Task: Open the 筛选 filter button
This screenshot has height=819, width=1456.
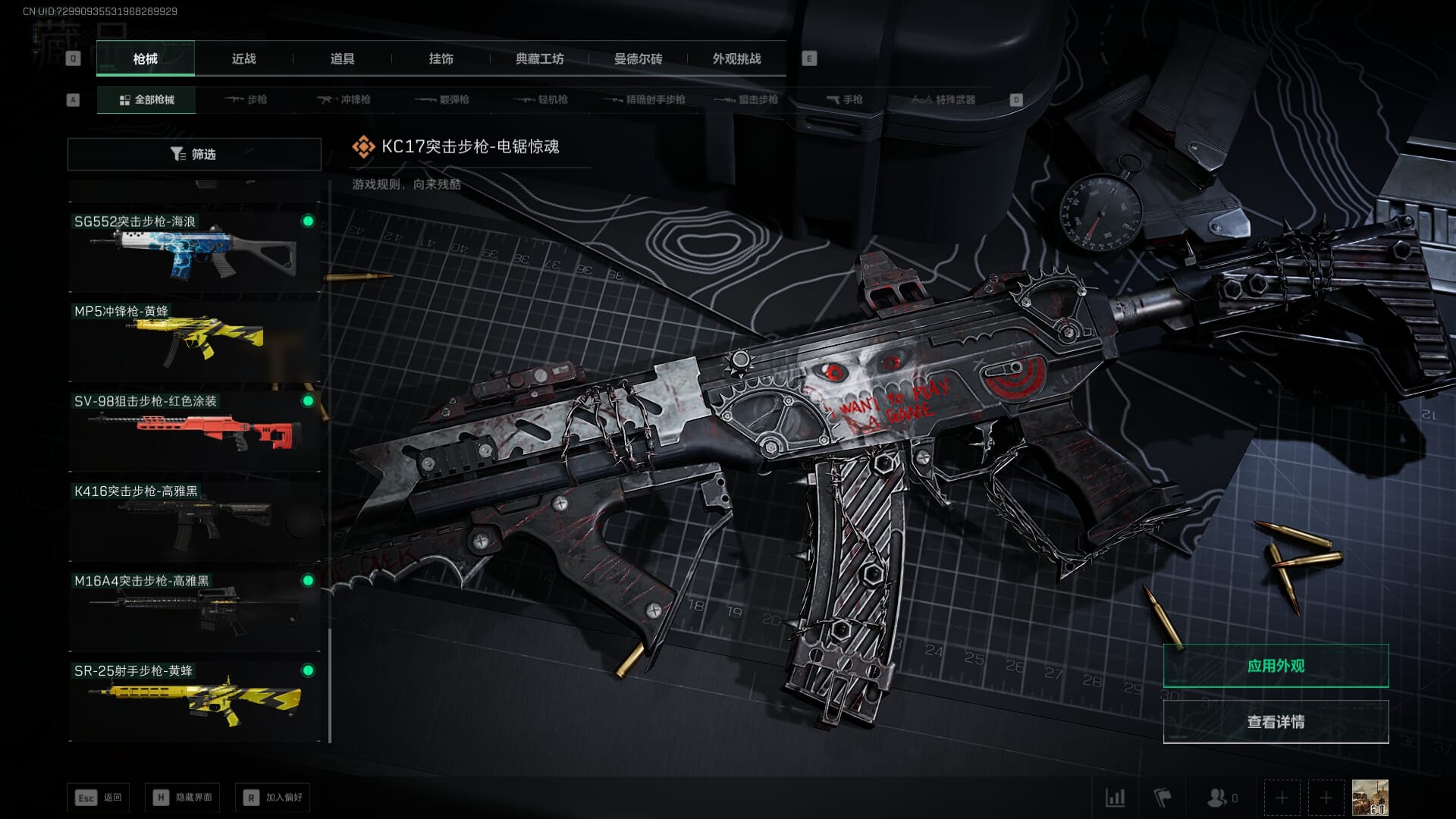Action: click(x=194, y=154)
